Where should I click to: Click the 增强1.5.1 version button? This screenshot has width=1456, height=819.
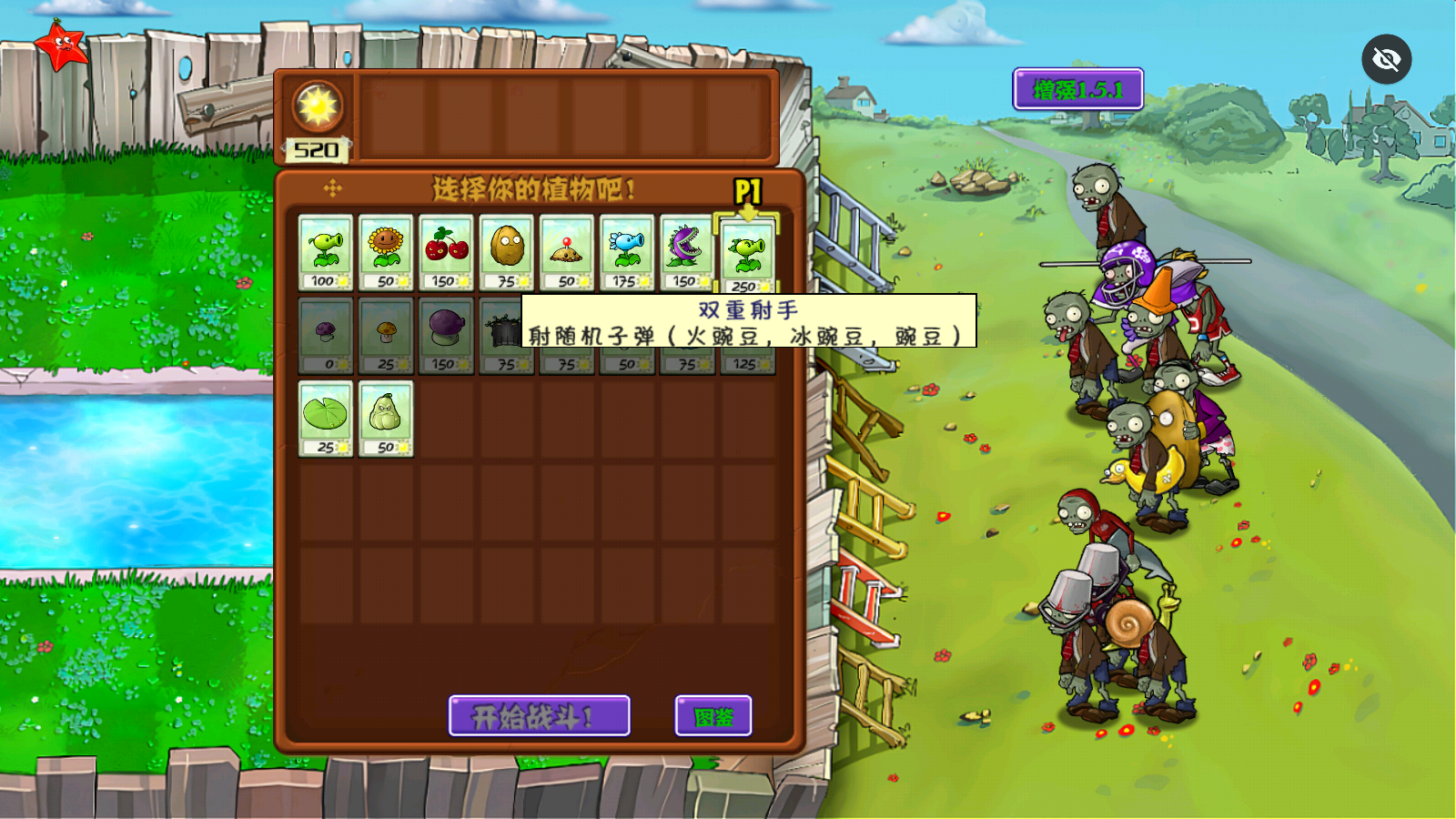click(1077, 89)
